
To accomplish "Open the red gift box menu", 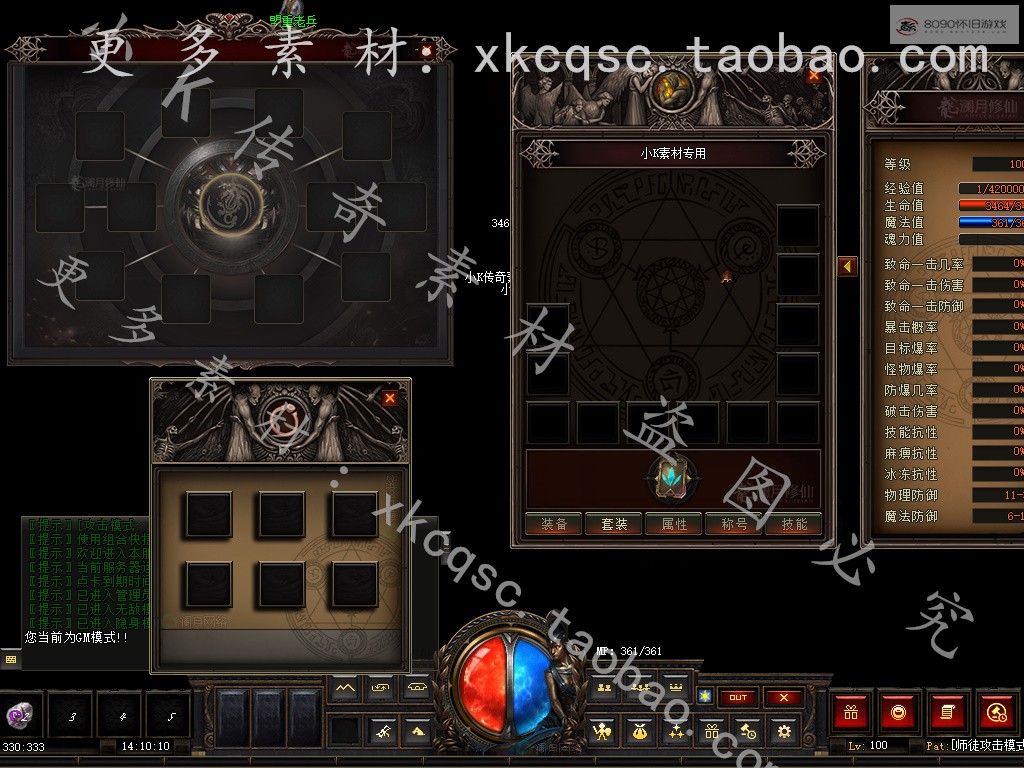I will click(x=852, y=712).
